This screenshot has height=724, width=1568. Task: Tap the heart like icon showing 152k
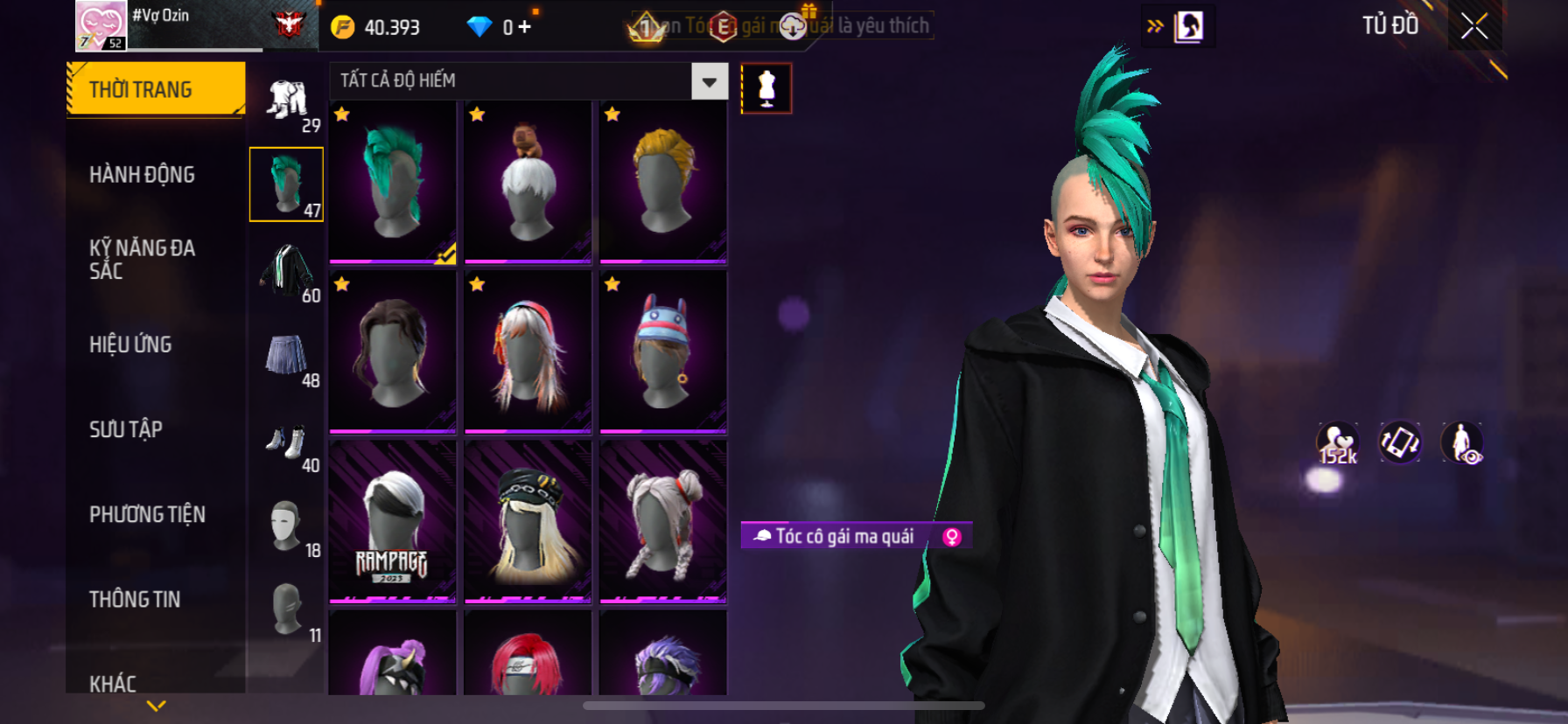pyautogui.click(x=1337, y=442)
